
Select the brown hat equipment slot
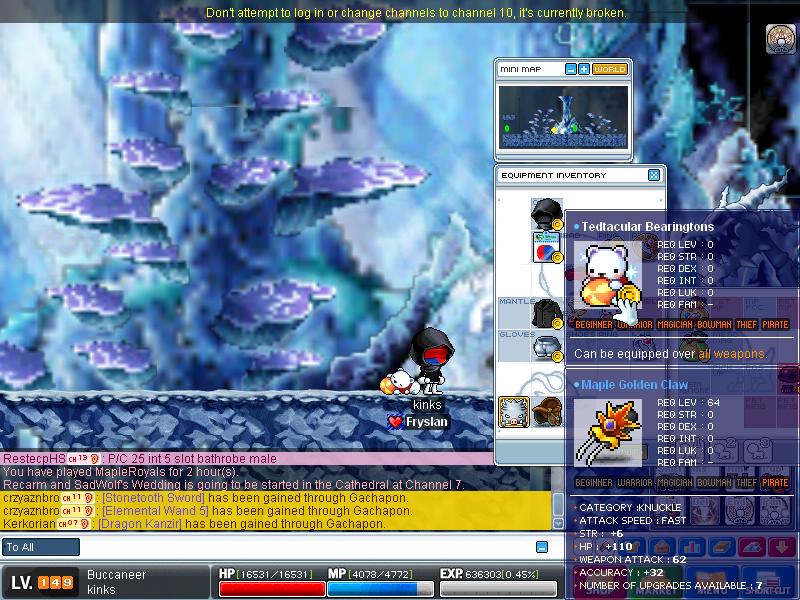546,411
